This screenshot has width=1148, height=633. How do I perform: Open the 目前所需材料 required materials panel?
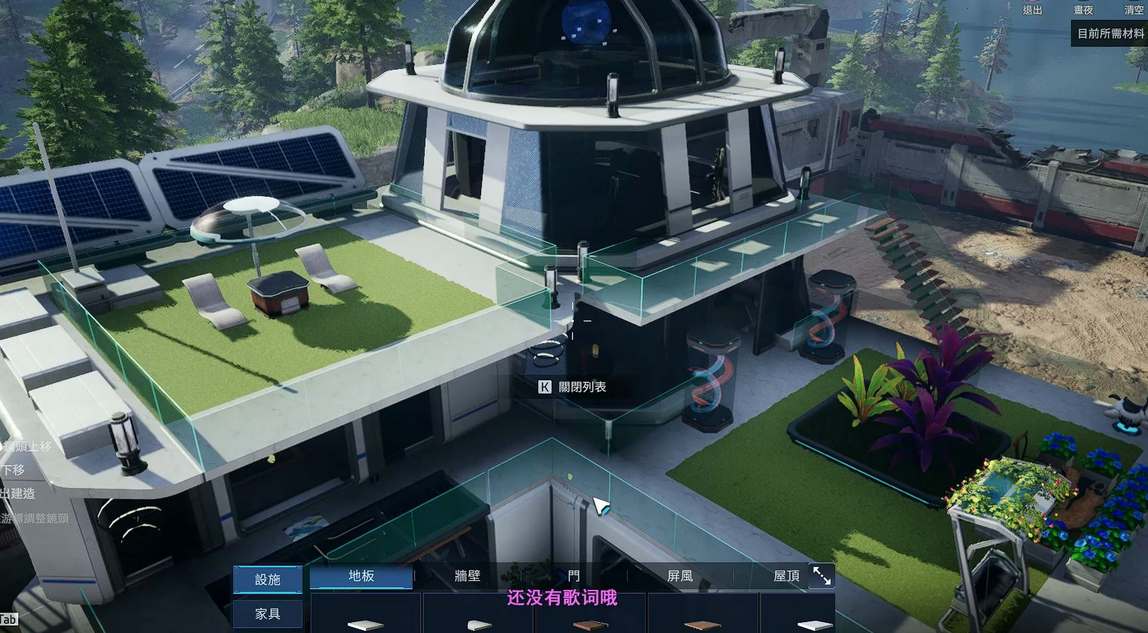[x=1110, y=33]
